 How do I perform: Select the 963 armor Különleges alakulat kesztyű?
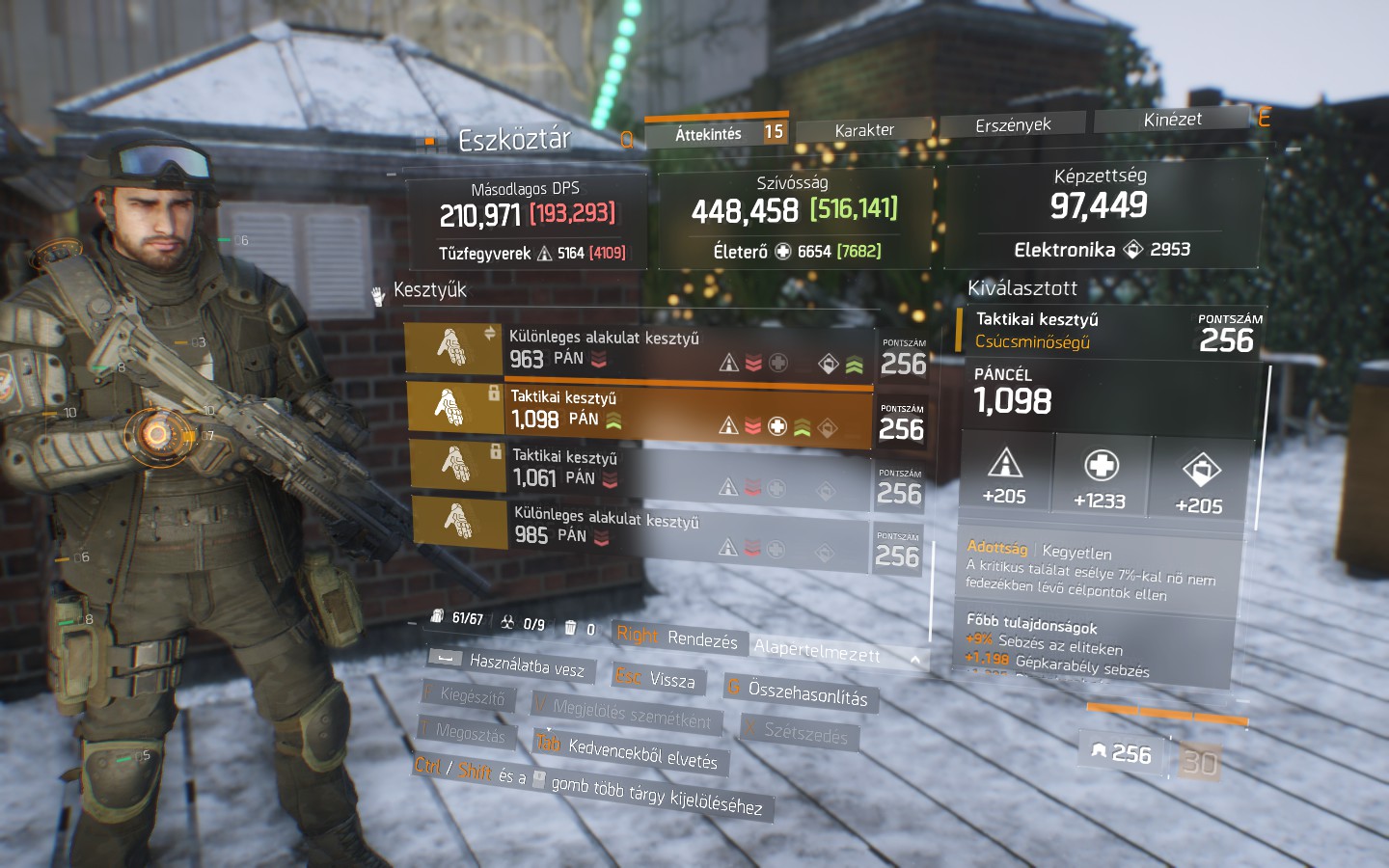(639, 350)
